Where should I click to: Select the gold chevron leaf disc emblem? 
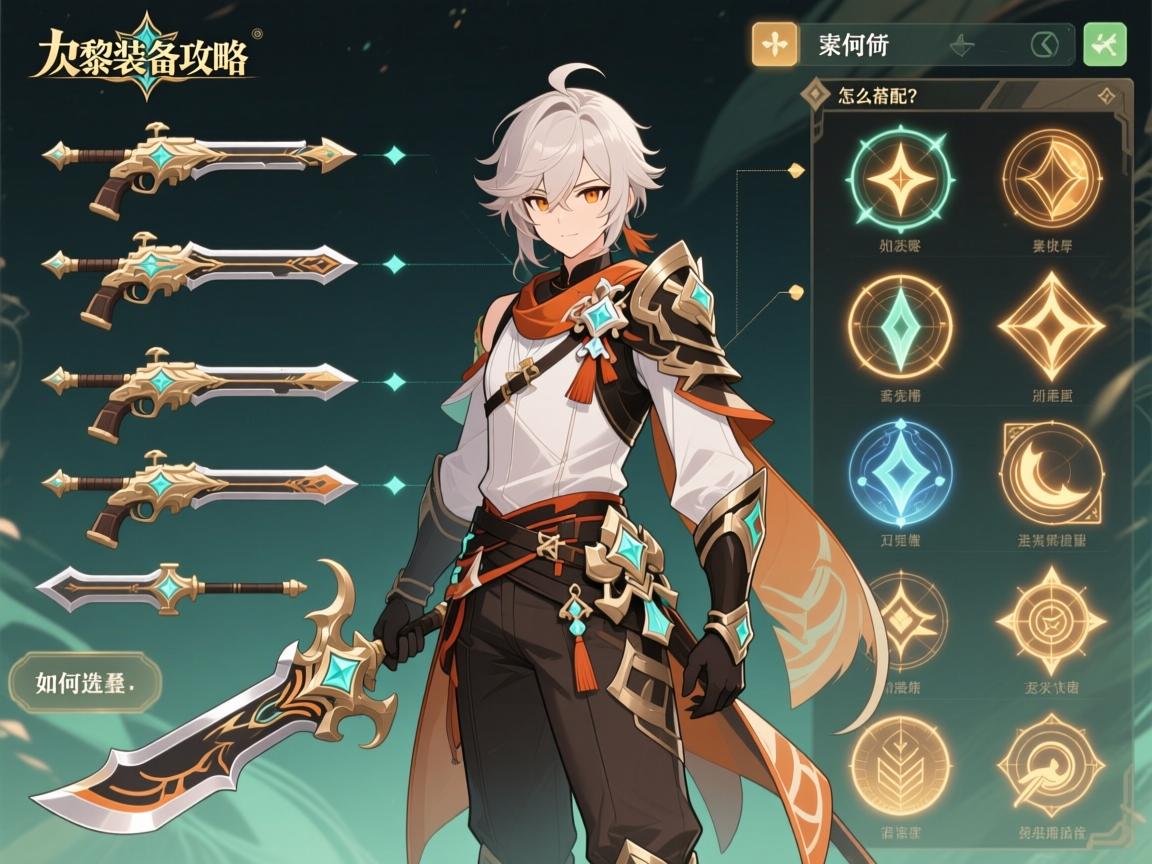pos(899,765)
